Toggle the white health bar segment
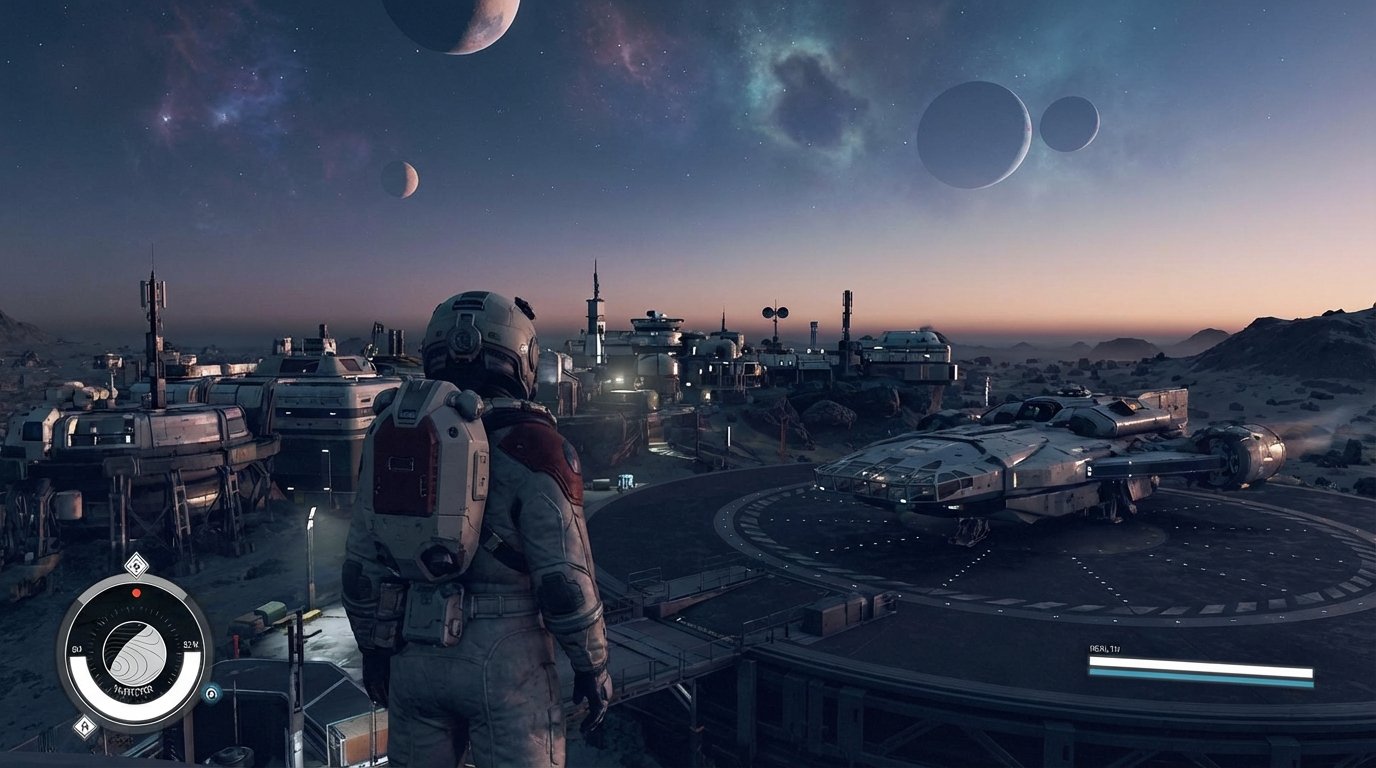1376x768 pixels. click(x=1200, y=666)
